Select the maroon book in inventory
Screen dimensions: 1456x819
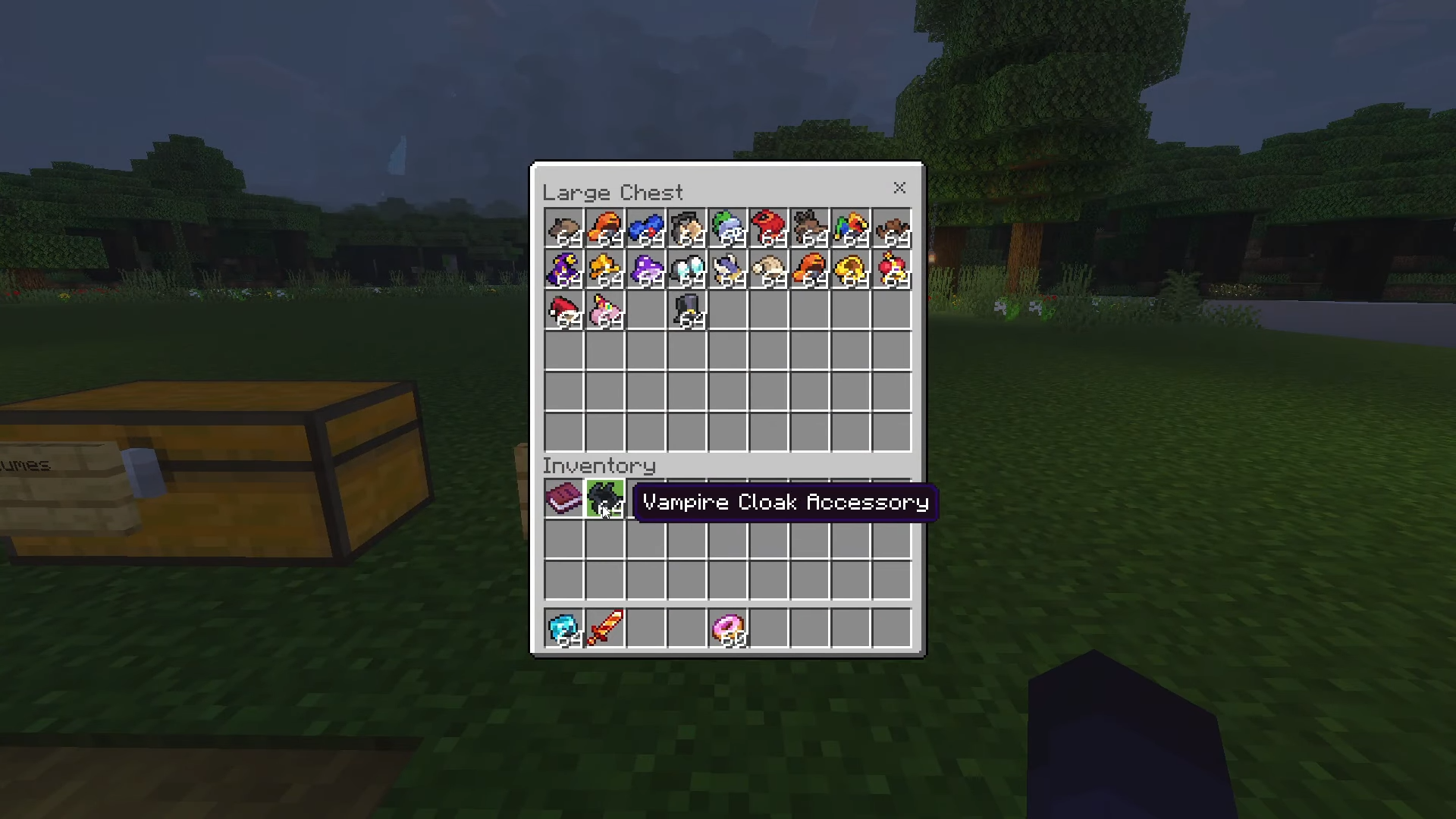pyautogui.click(x=563, y=499)
